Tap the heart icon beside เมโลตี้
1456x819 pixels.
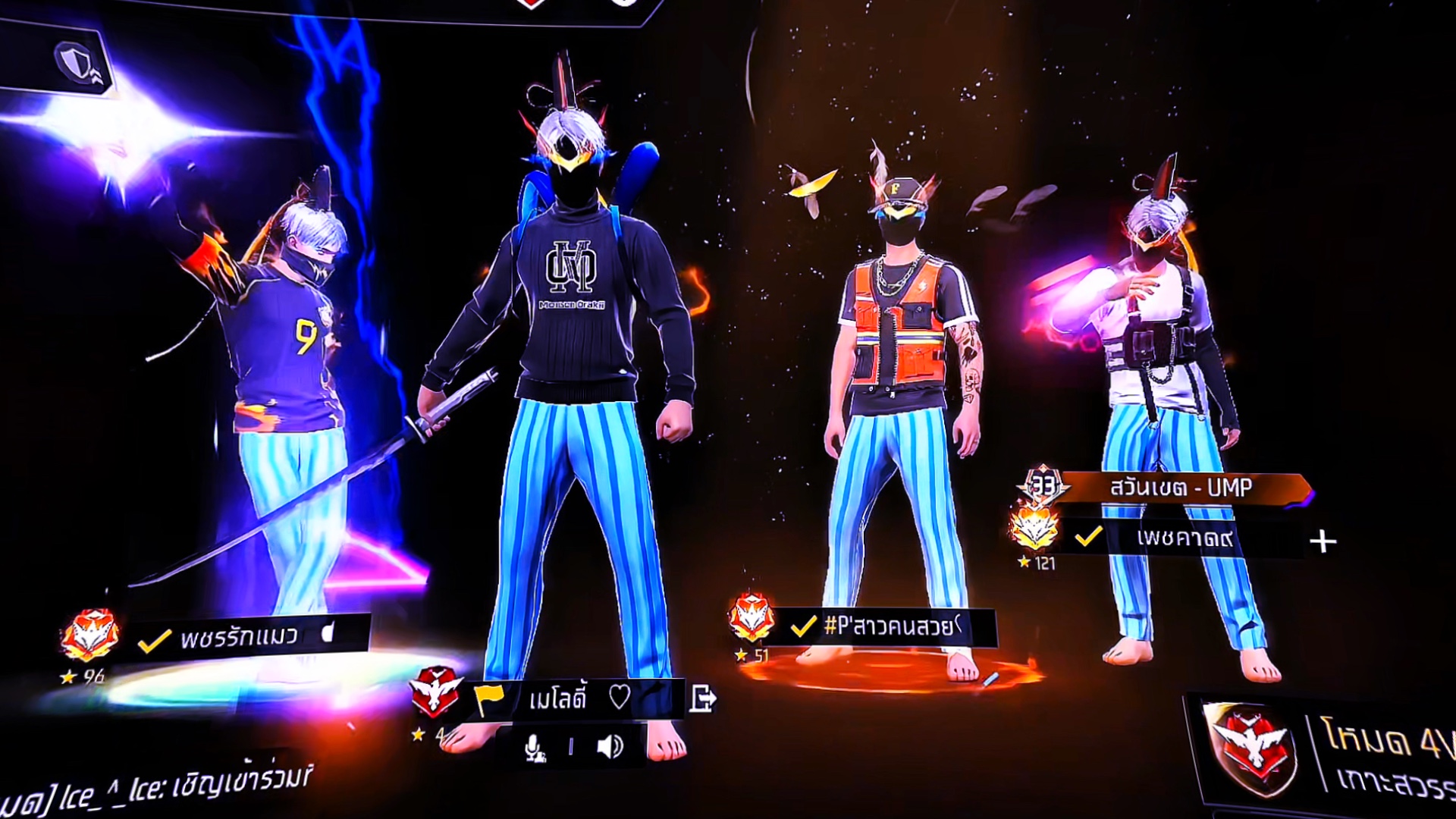(619, 697)
